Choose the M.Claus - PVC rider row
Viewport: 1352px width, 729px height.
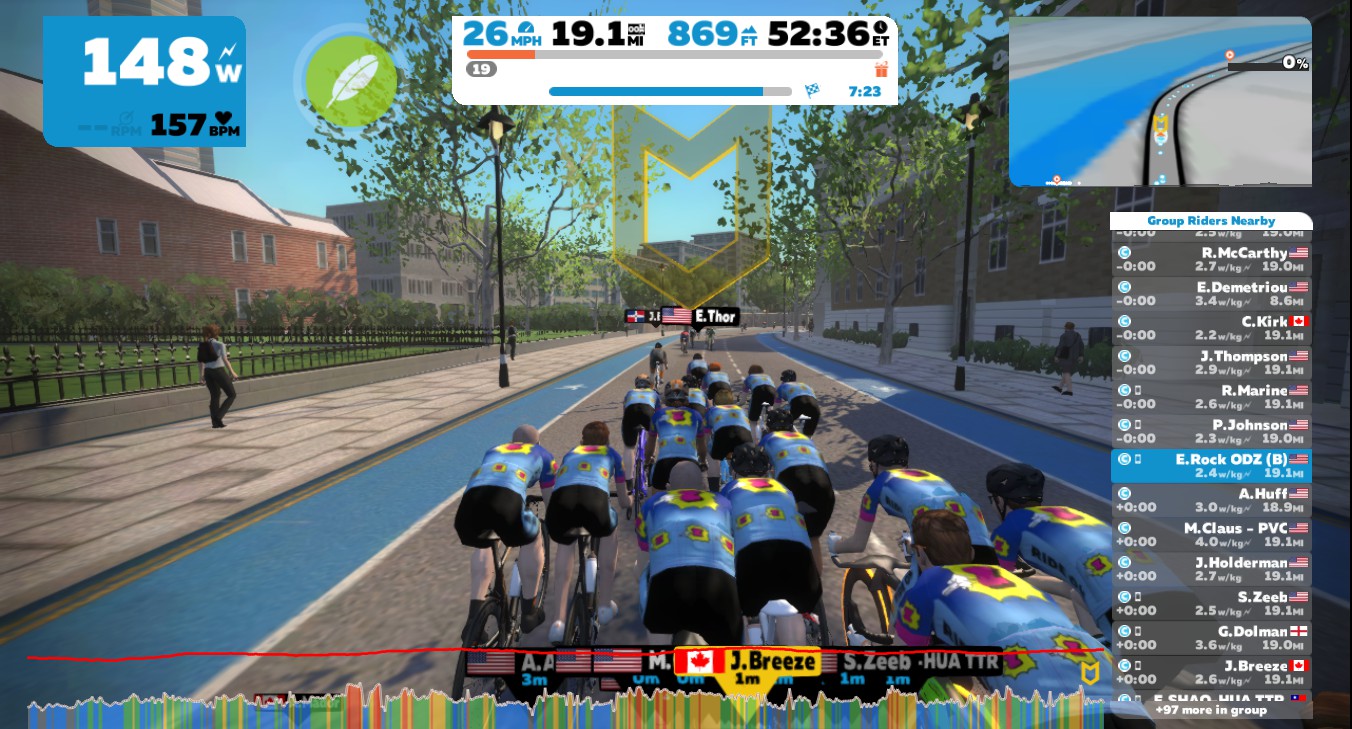click(1211, 535)
